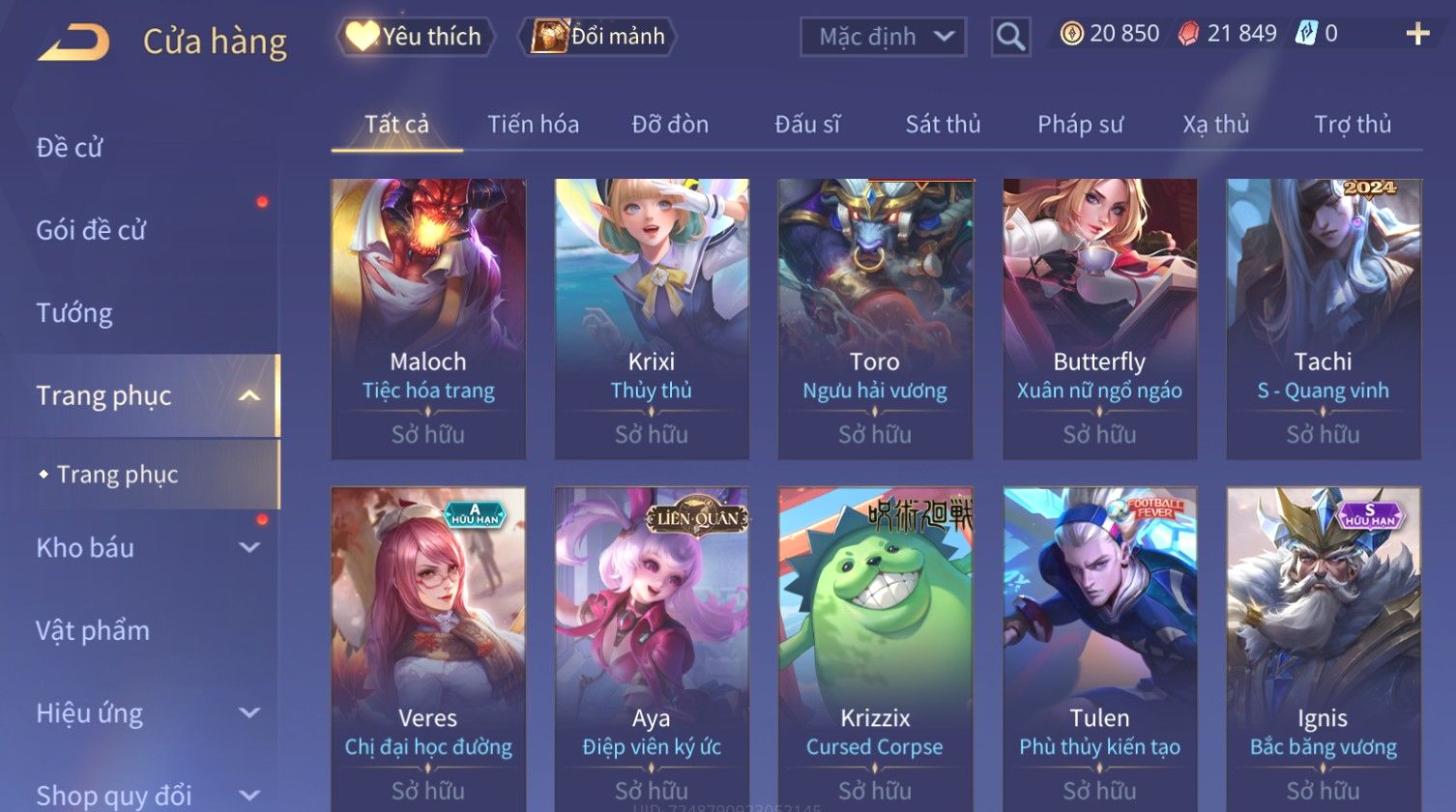Choose the Trợ thủ tab
Viewport: 1456px width, 812px height.
click(x=1352, y=125)
